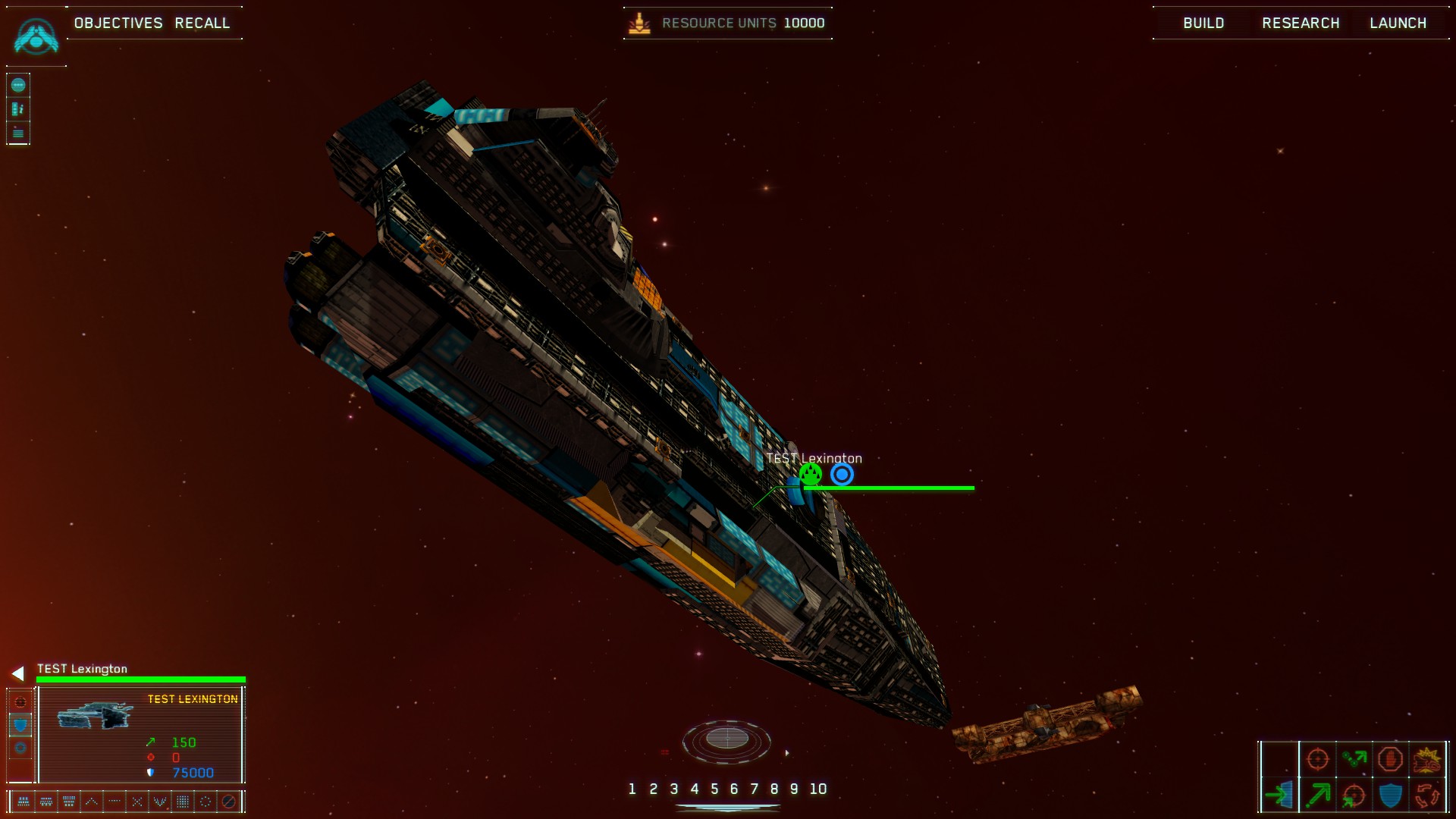Open the Launch menu
1456x819 pixels.
(1398, 23)
